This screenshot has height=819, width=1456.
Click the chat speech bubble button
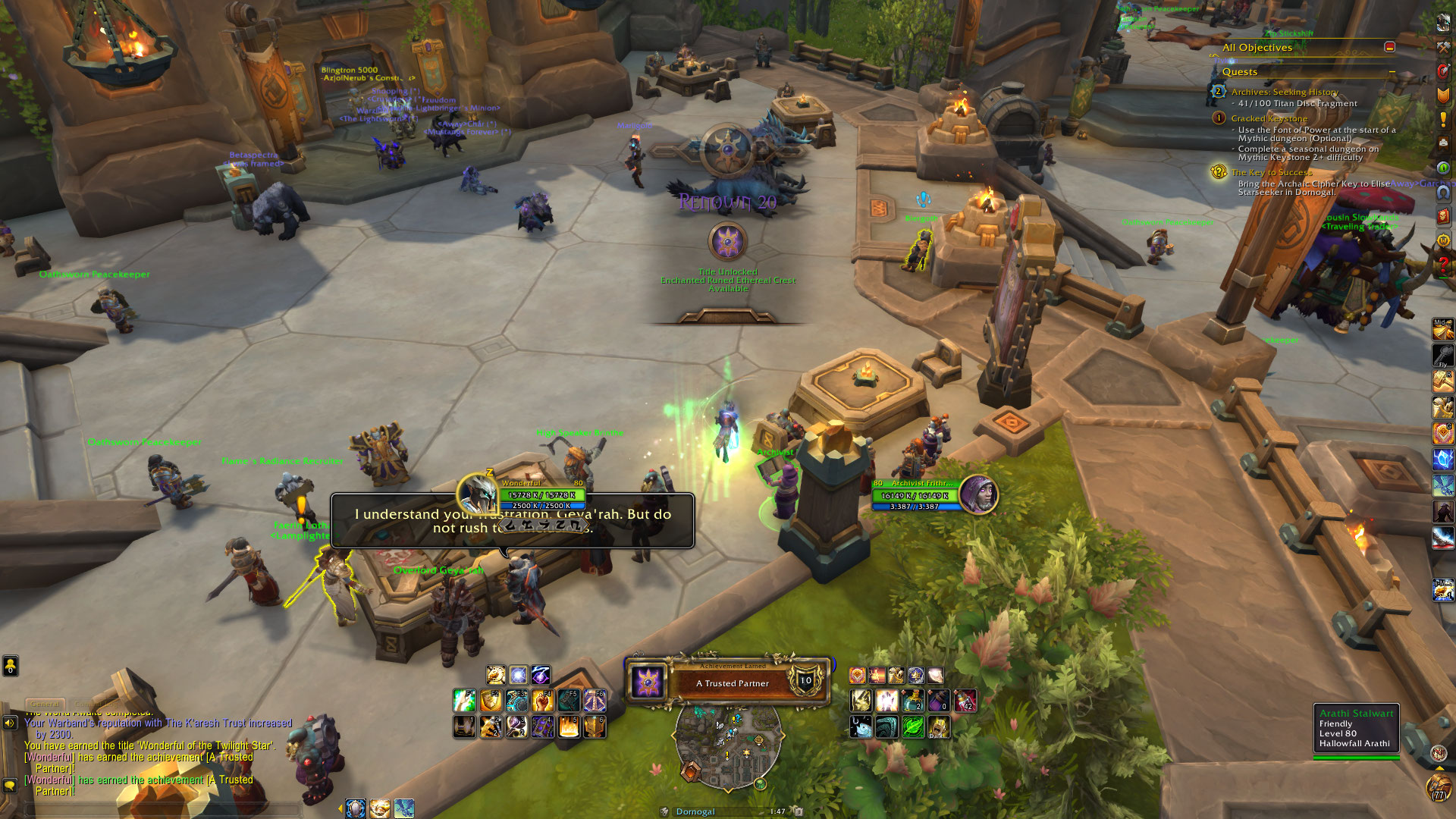10,786
